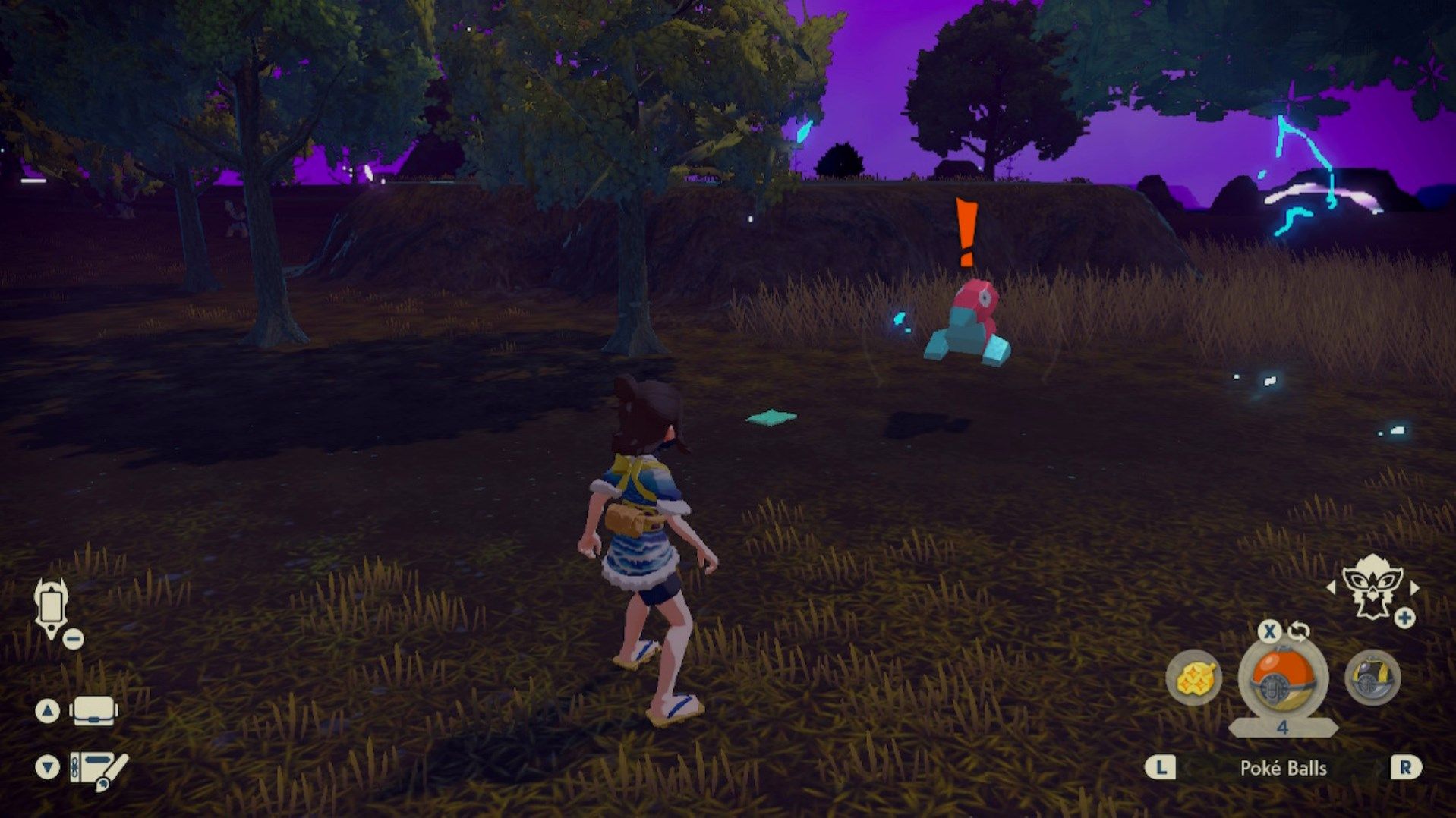Open the satchel bag icon
Viewport: 1456px width, 818px height.
point(93,711)
